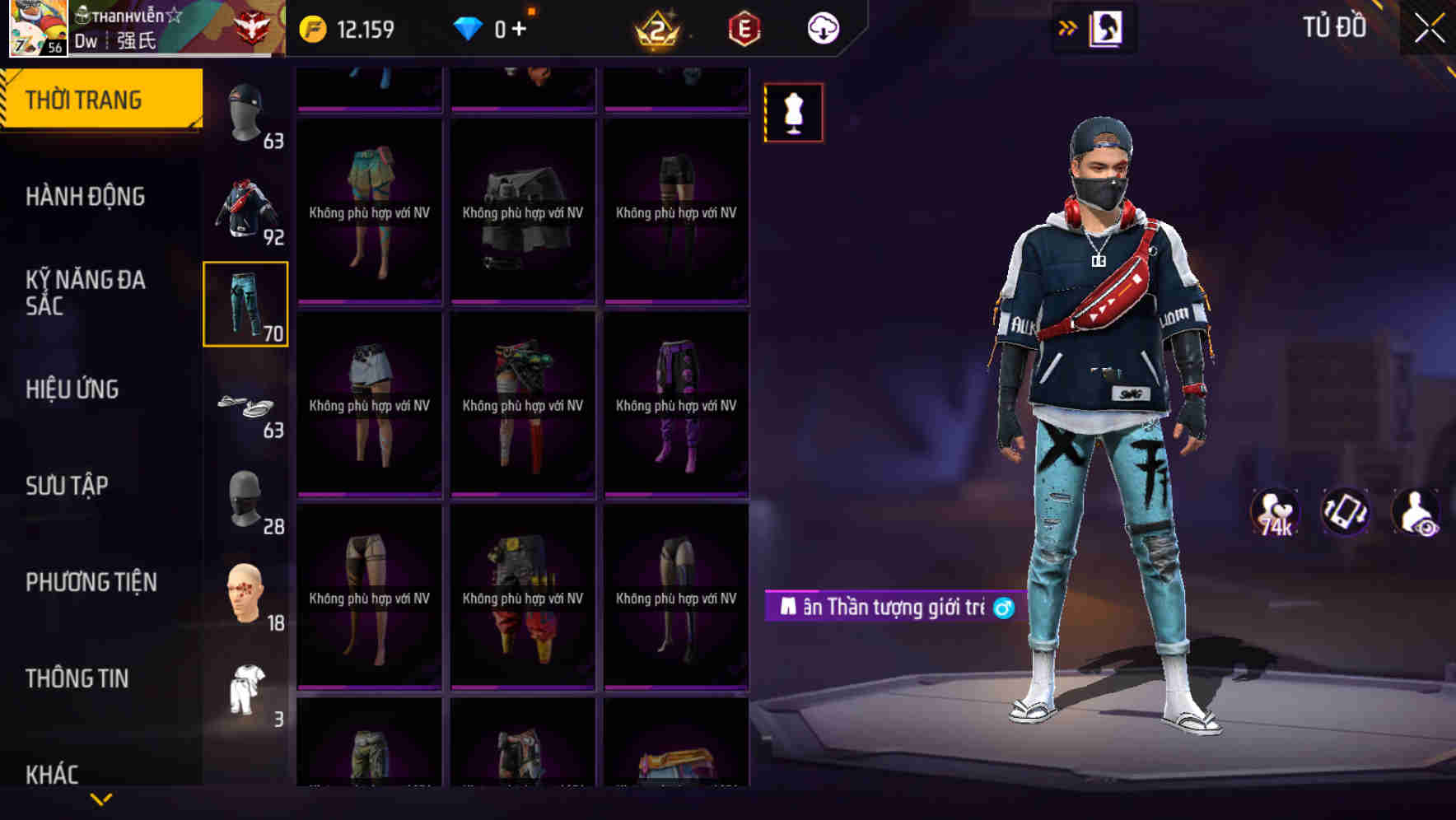Open the fitting-room icon next to the arrows
The width and height of the screenshot is (1456, 820).
(1108, 27)
